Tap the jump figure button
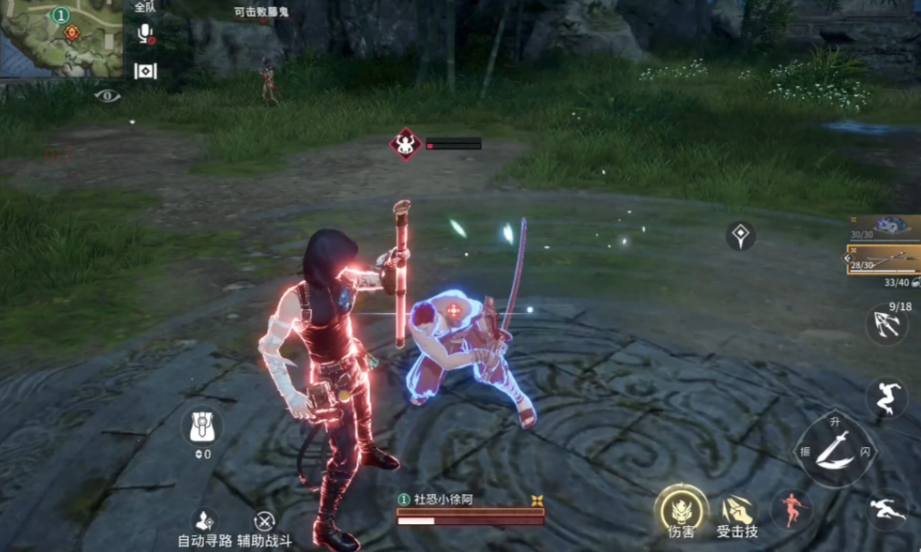The width and height of the screenshot is (921, 552). click(886, 397)
